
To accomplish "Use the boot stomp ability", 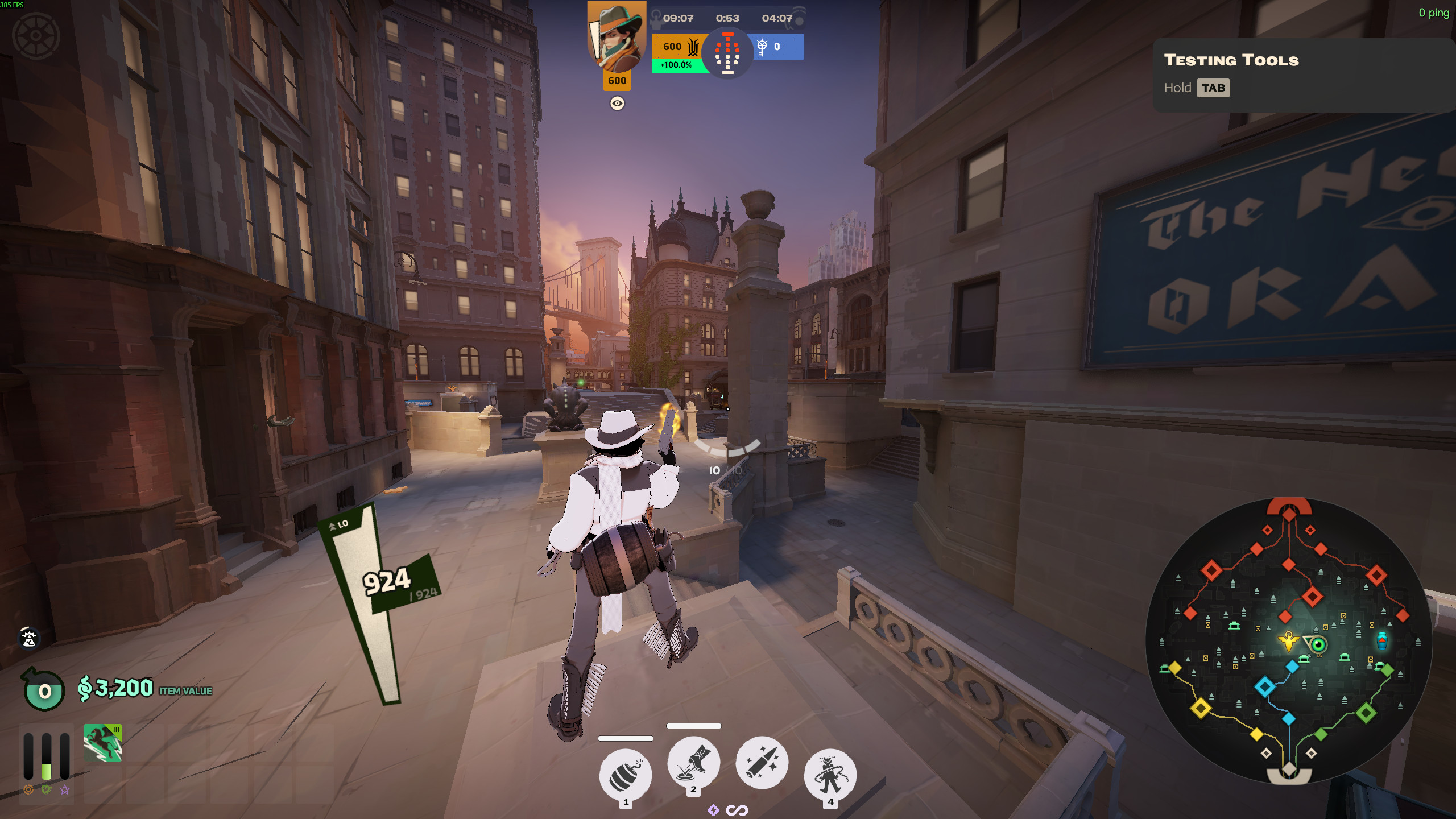I will pyautogui.click(x=693, y=762).
